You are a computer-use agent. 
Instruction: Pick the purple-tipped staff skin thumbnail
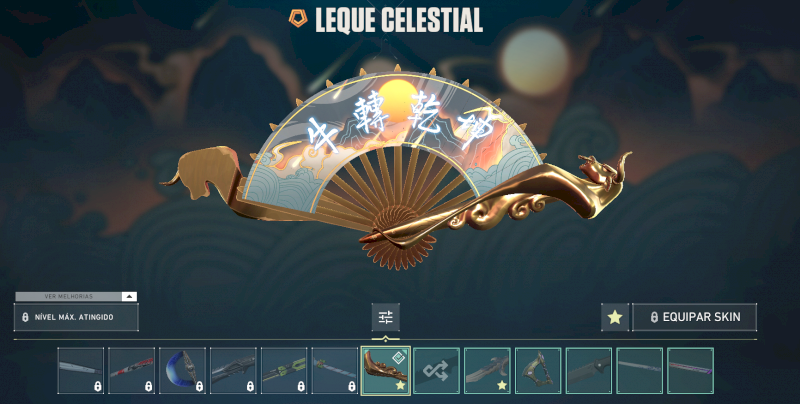tap(690, 370)
